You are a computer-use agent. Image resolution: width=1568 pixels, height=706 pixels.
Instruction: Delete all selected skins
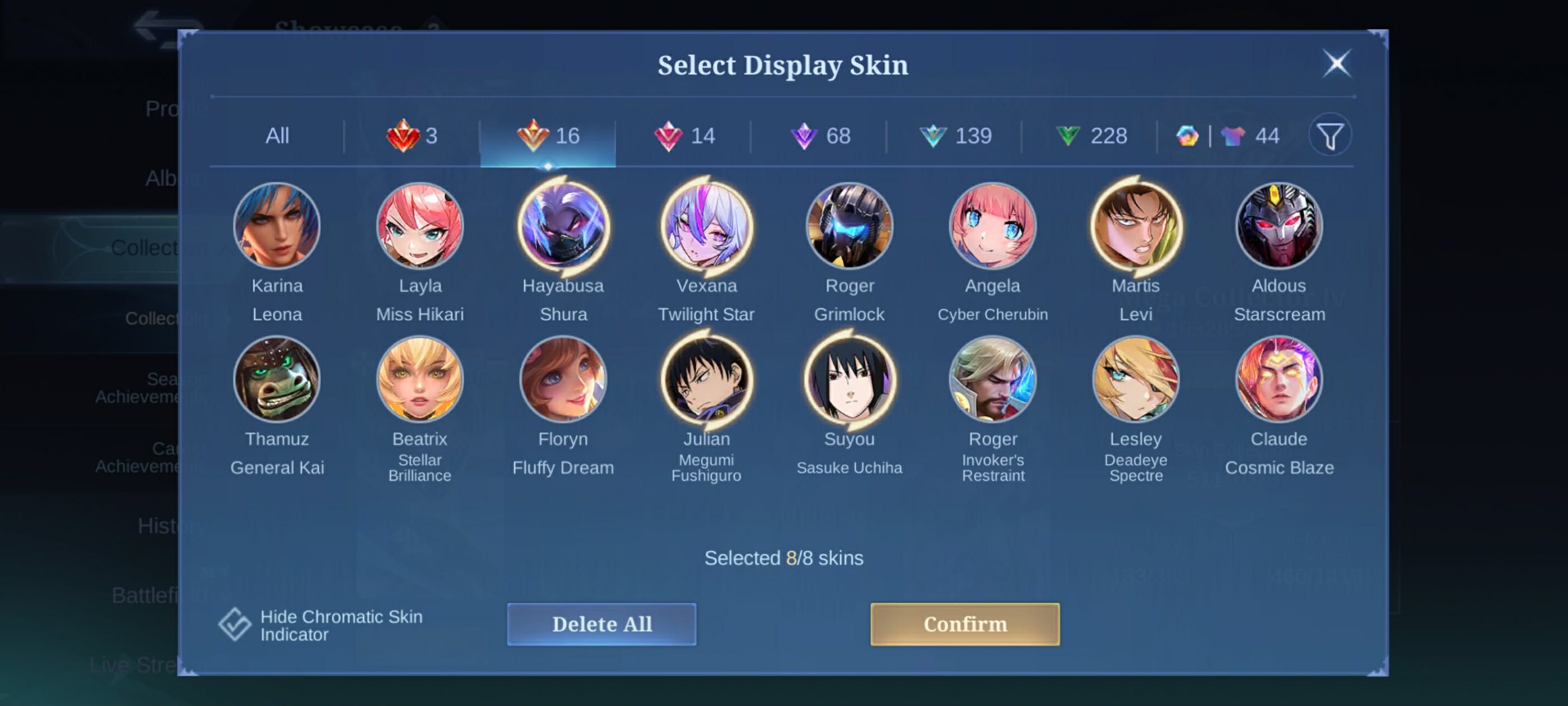click(x=601, y=624)
